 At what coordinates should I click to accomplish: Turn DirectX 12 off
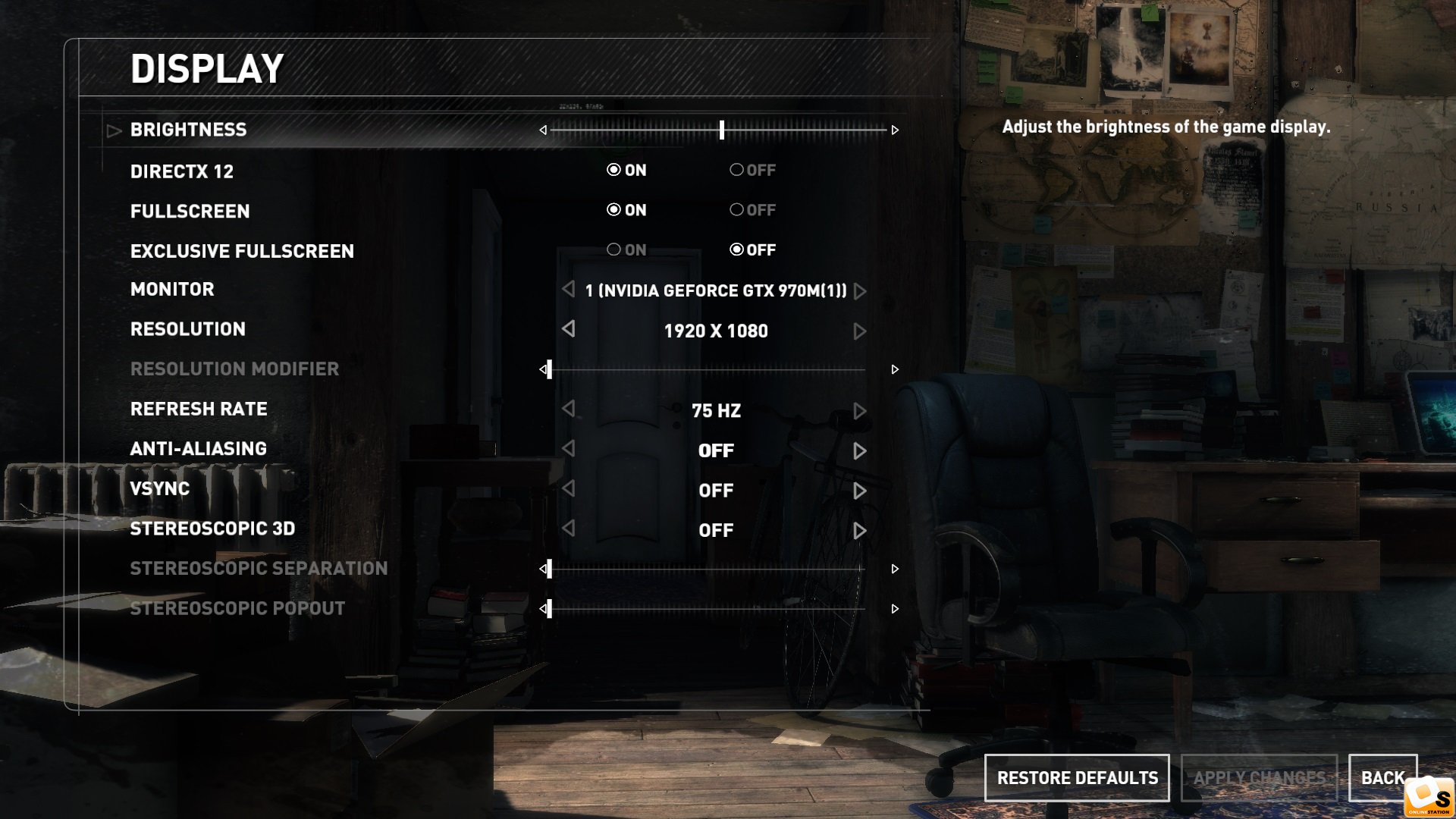click(736, 170)
